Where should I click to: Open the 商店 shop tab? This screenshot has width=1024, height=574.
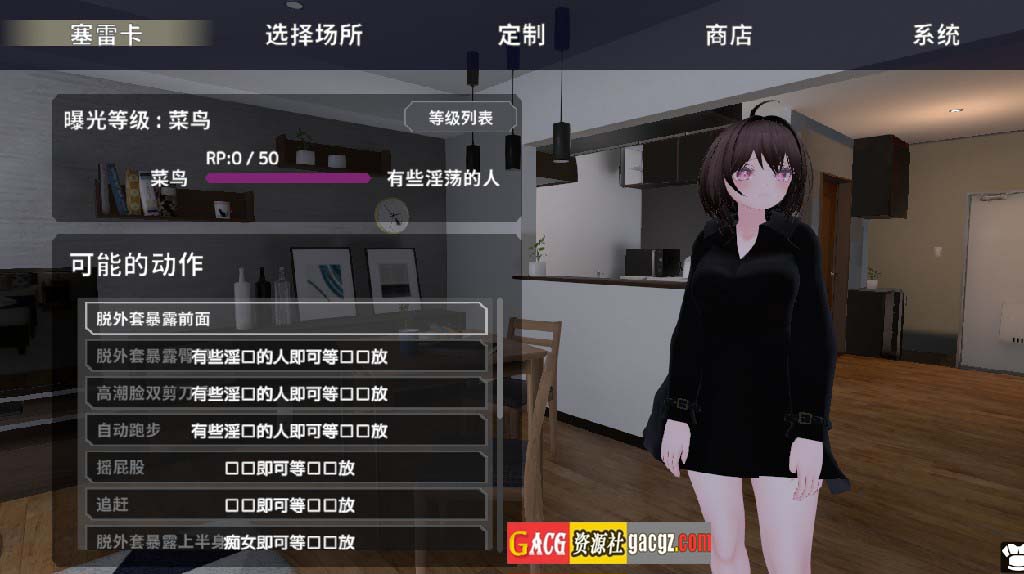point(728,35)
